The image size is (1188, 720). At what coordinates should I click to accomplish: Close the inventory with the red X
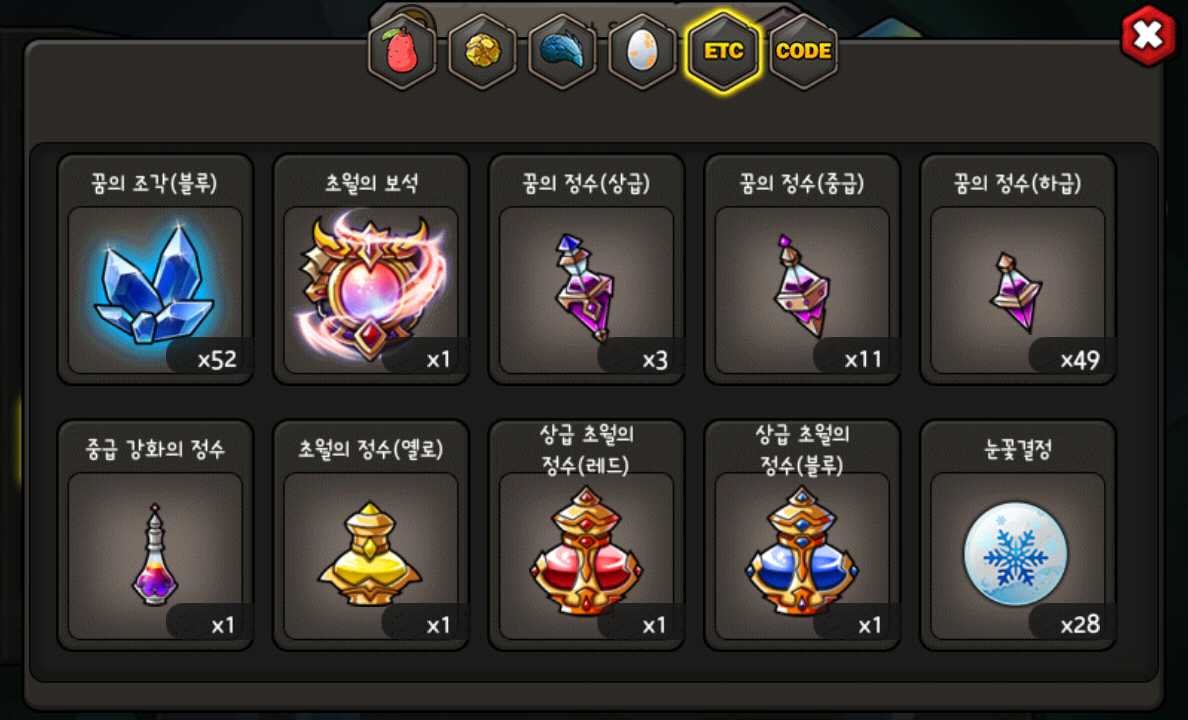point(1148,36)
